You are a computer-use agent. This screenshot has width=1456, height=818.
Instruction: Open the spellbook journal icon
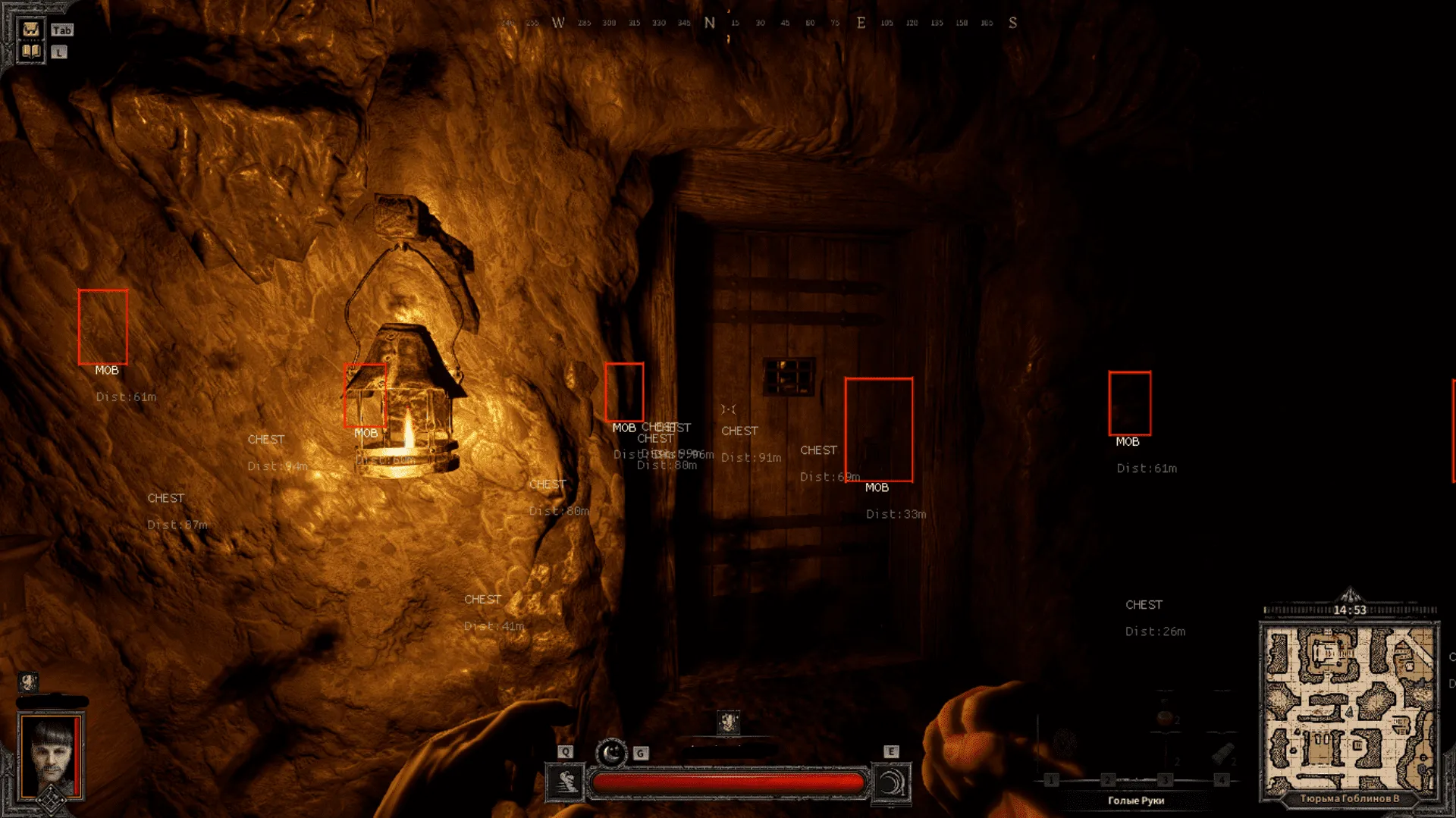[31, 52]
